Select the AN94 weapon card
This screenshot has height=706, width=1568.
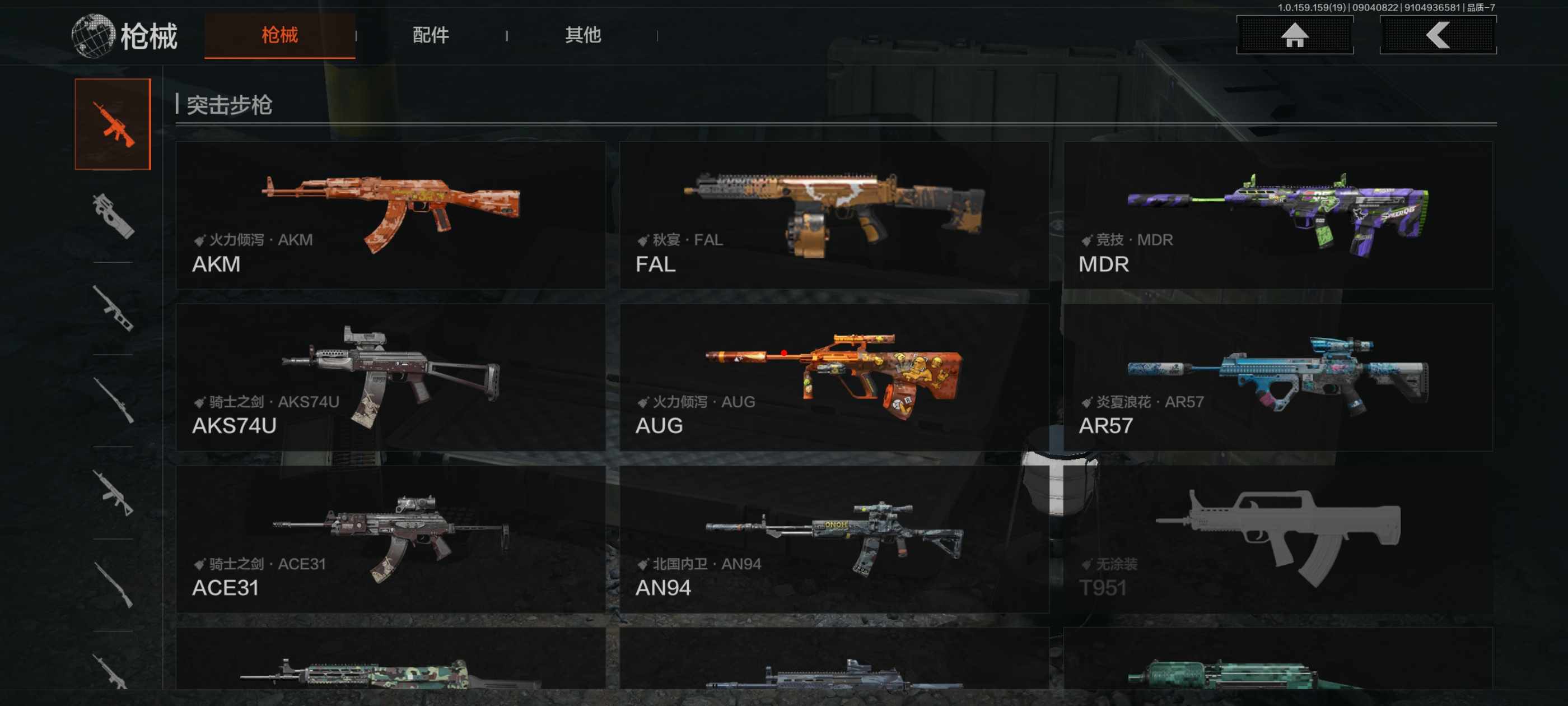tap(834, 539)
